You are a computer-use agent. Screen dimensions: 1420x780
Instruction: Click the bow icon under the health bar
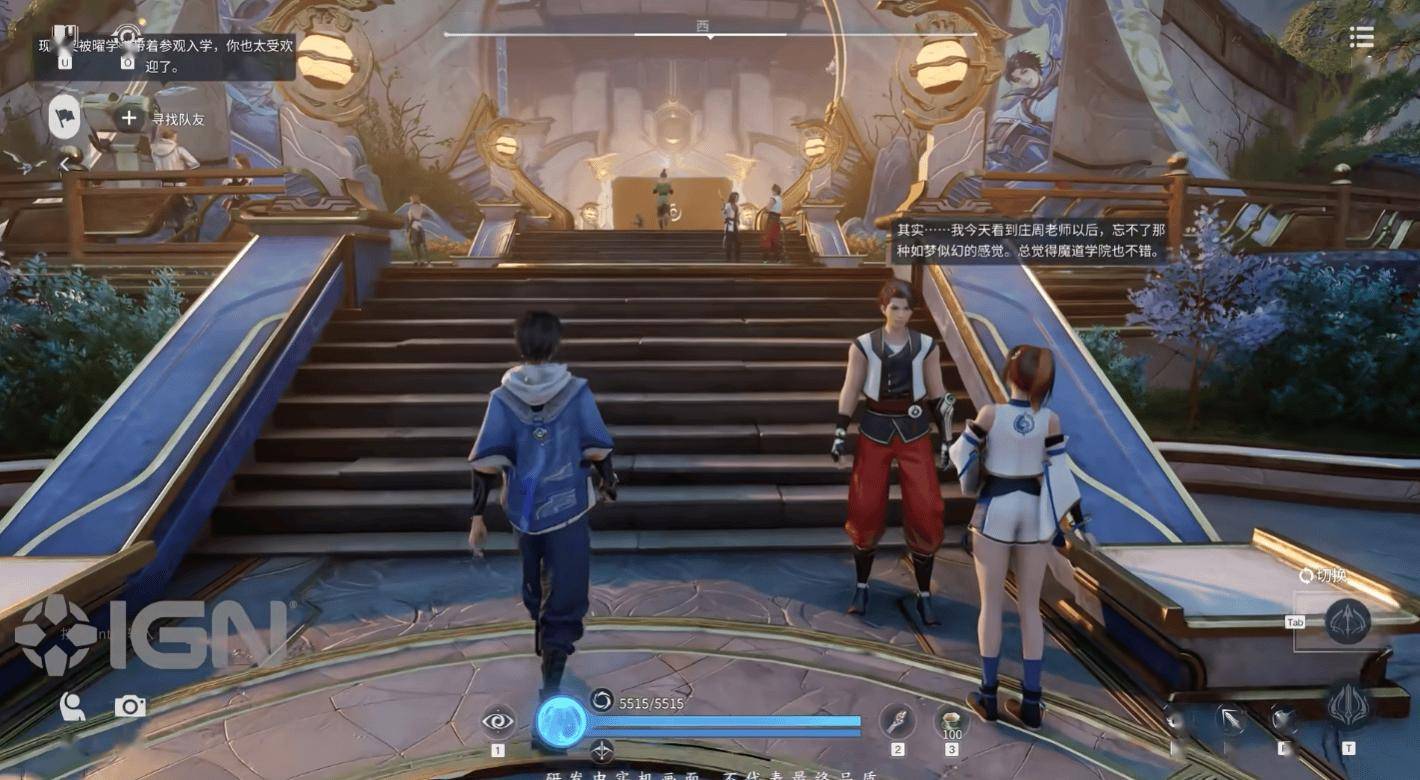602,750
